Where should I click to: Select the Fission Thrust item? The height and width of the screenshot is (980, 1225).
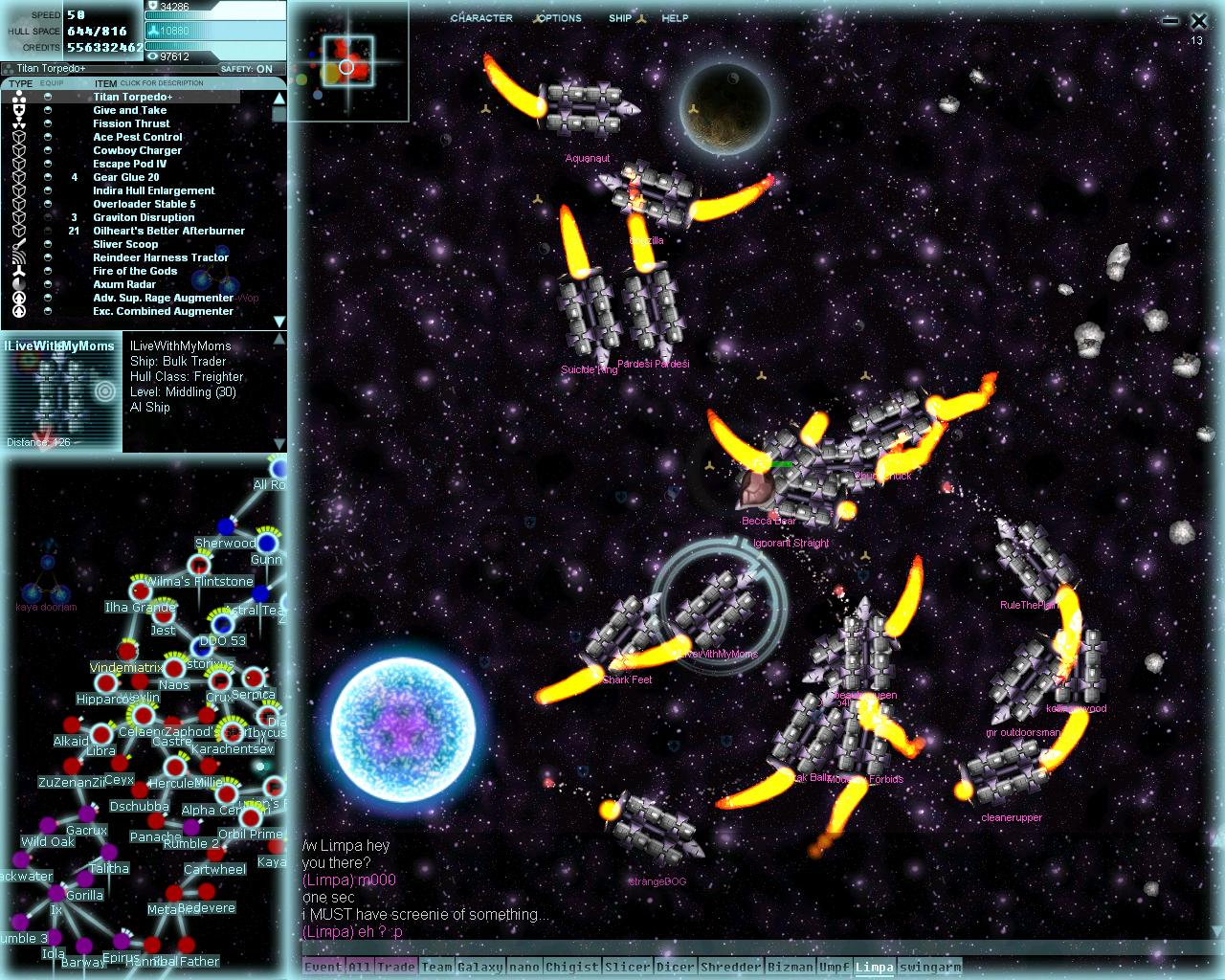click(131, 123)
